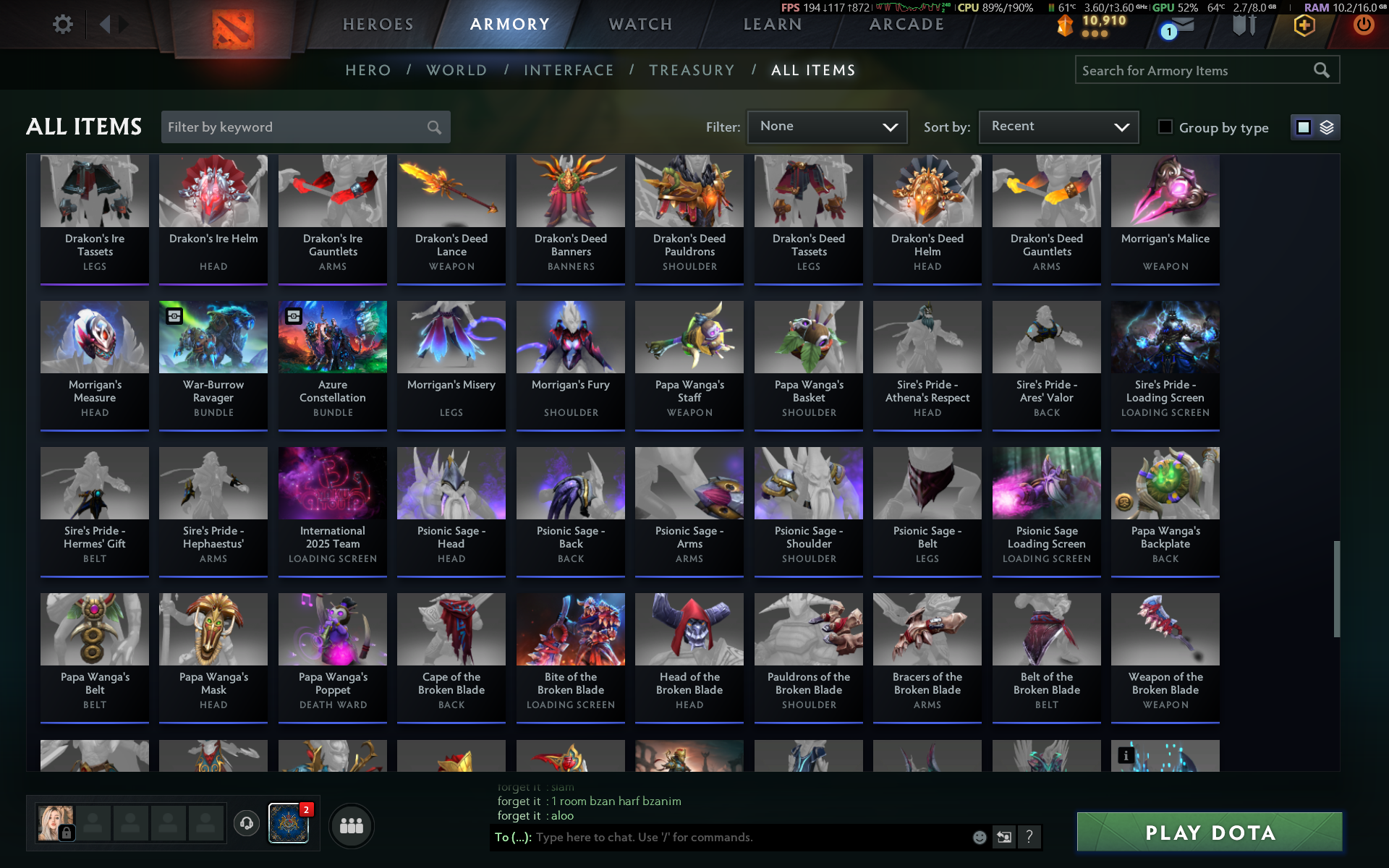Viewport: 1389px width, 868px height.
Task: Quit the game with the power button
Action: coord(1364,25)
